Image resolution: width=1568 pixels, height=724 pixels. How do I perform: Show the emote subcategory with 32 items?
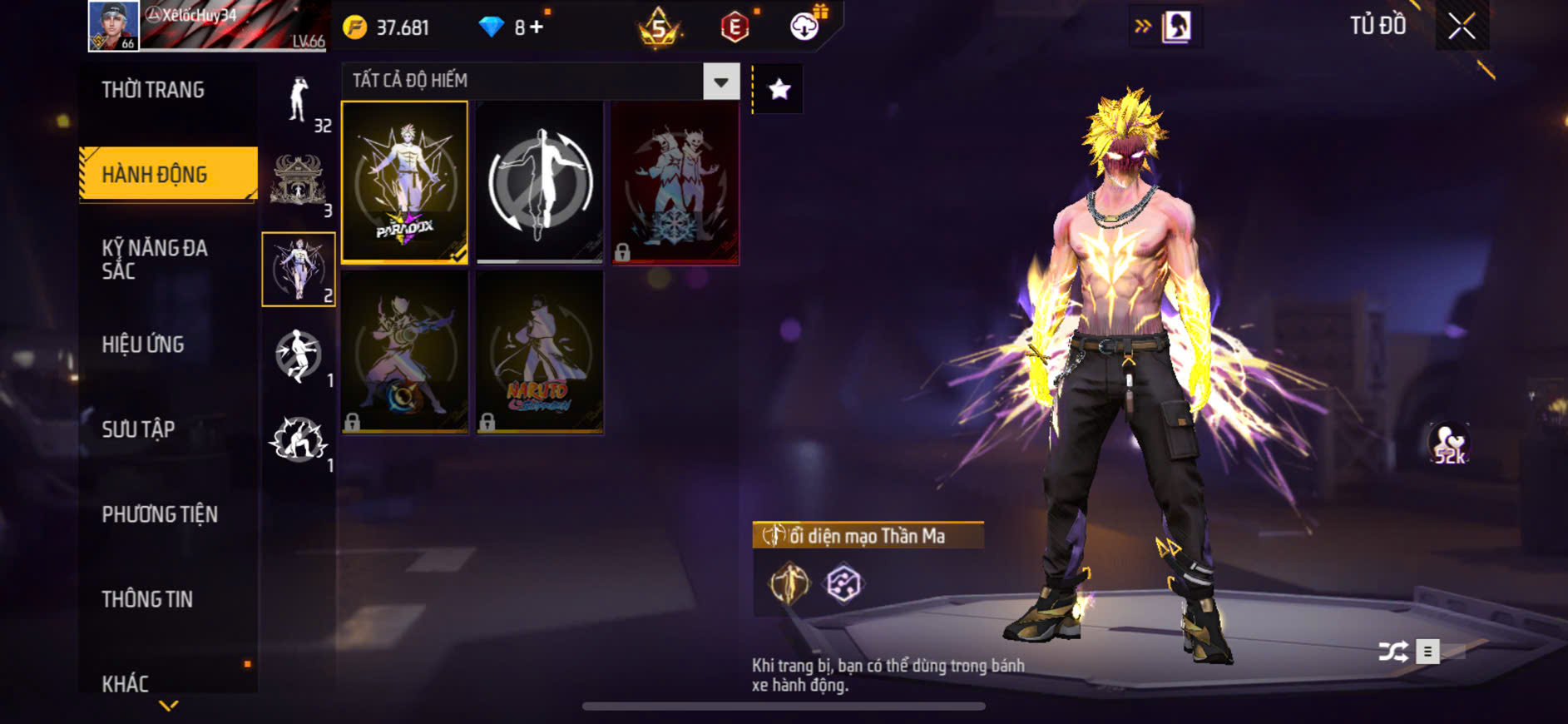[299, 102]
